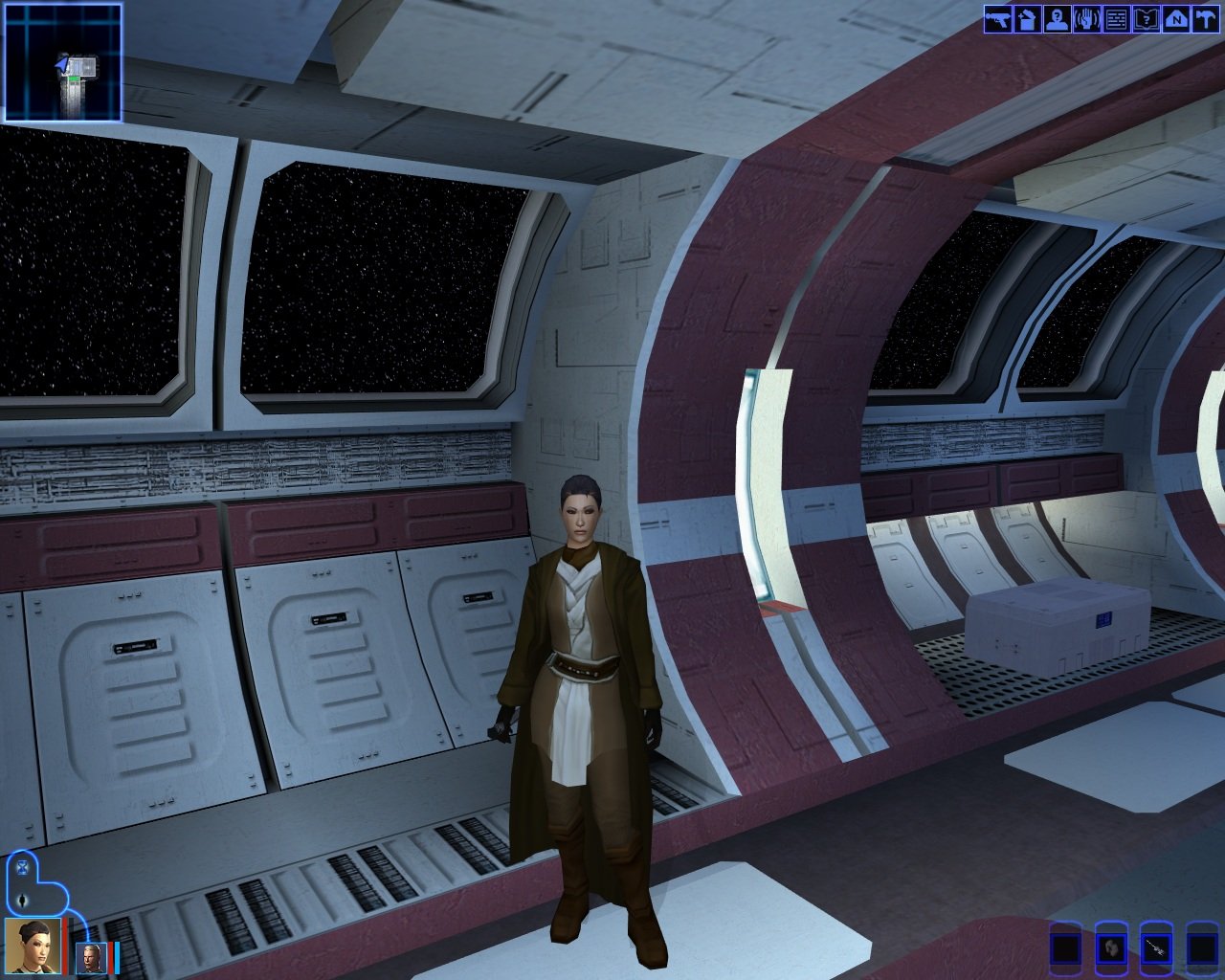Toggle the hourglass pause icon
The image size is (1225, 980).
[x=22, y=870]
